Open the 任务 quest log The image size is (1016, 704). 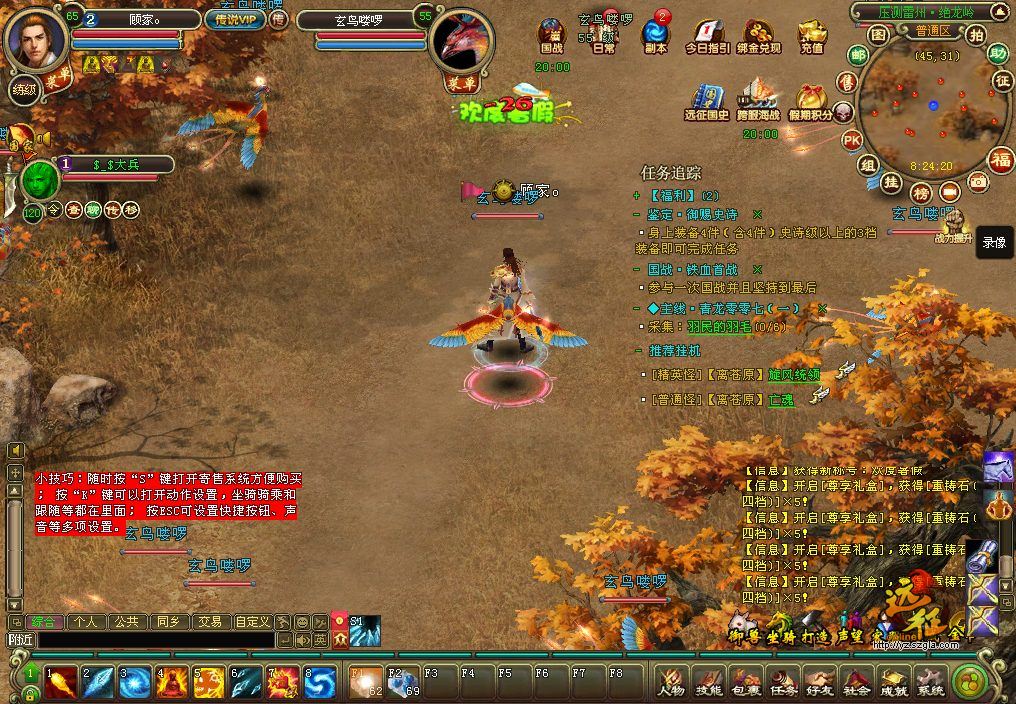pyautogui.click(x=783, y=682)
